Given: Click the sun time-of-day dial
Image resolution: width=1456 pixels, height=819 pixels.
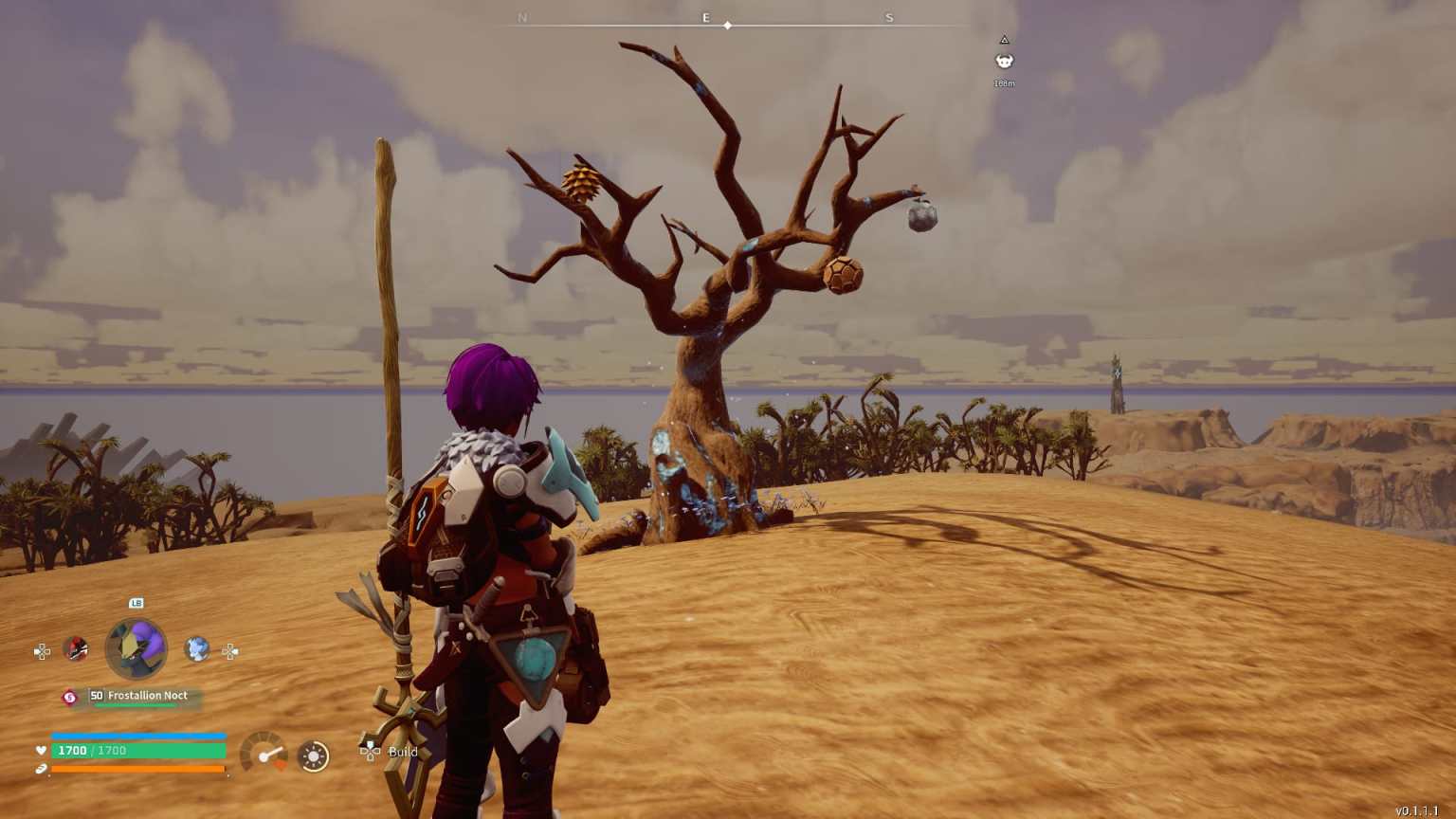Looking at the screenshot, I should point(312,756).
